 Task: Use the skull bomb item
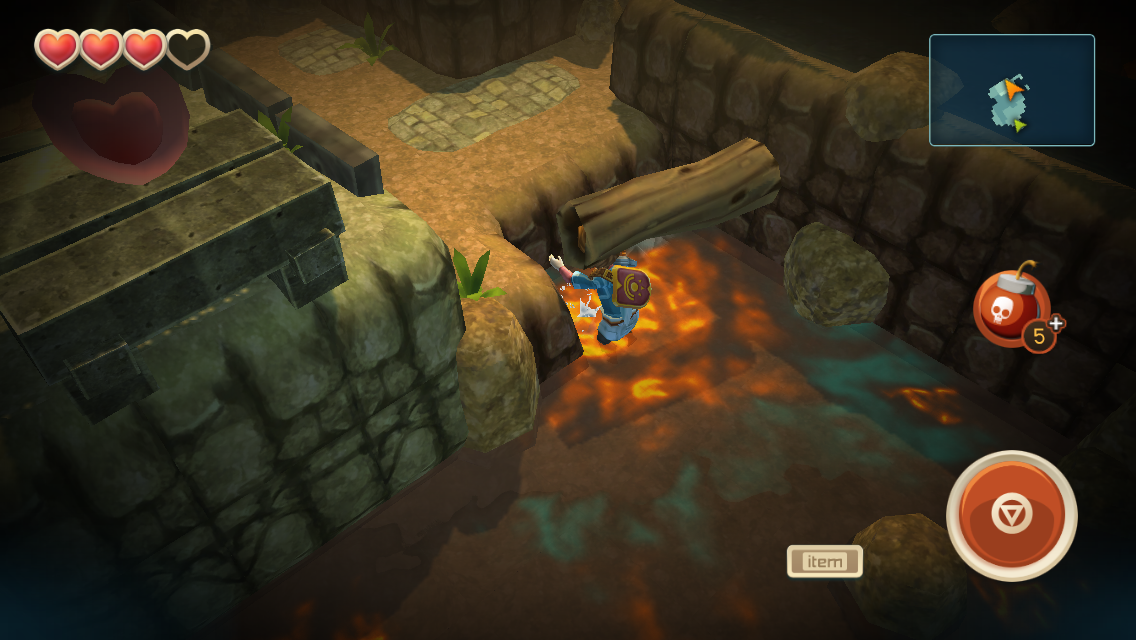tap(1010, 308)
